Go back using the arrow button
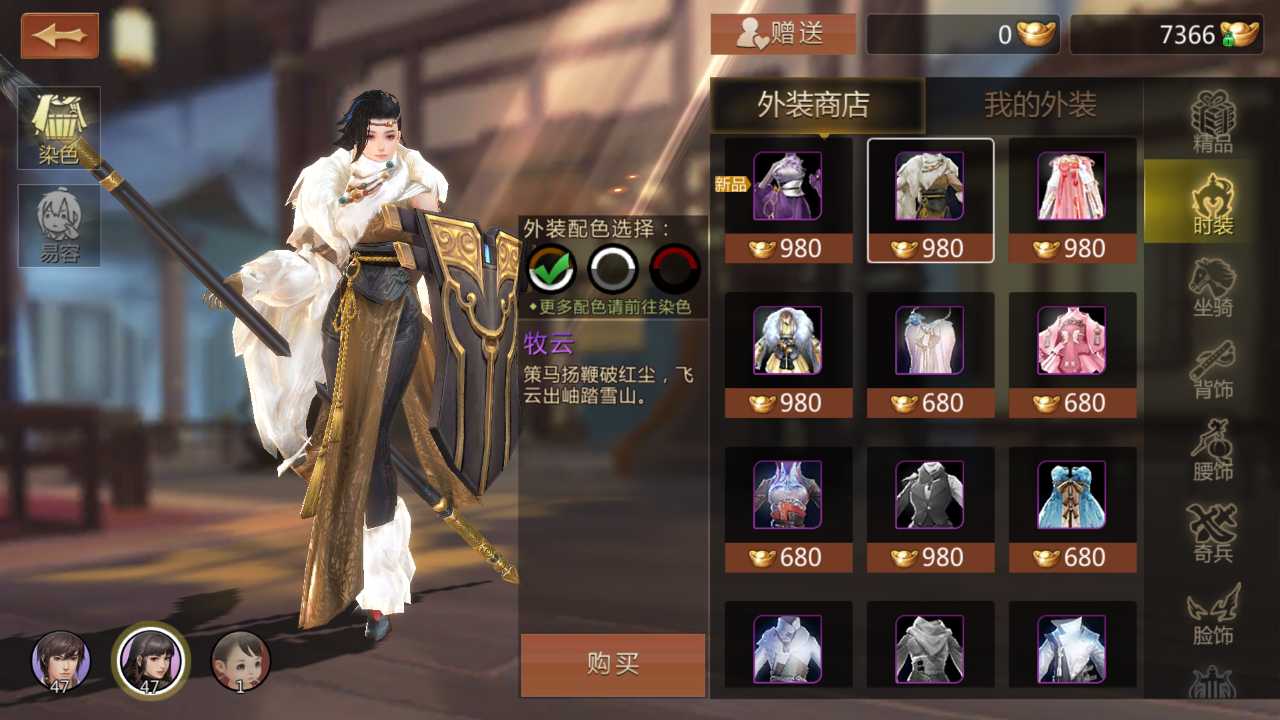The height and width of the screenshot is (720, 1280). point(60,36)
